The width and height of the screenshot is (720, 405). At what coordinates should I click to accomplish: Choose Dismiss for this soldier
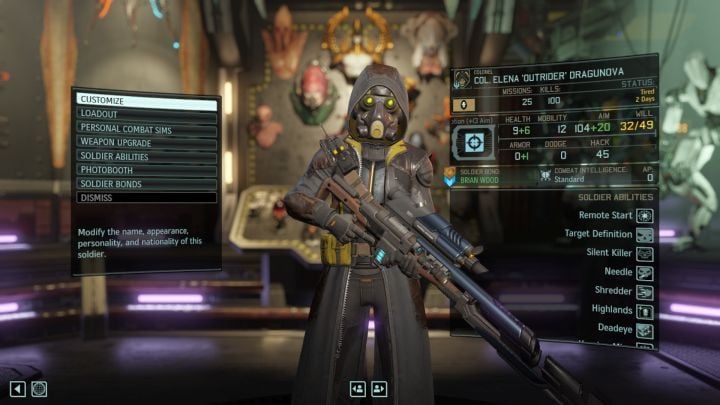145,198
